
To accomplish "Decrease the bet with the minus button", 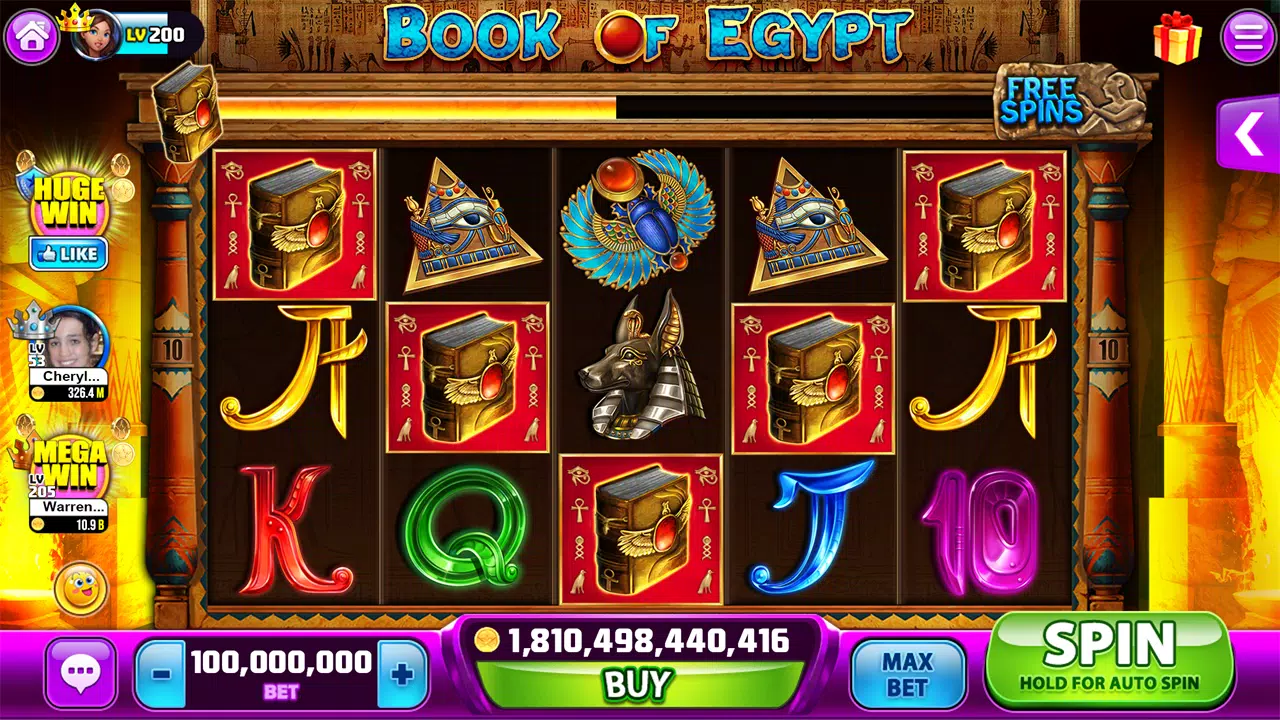I will [160, 674].
